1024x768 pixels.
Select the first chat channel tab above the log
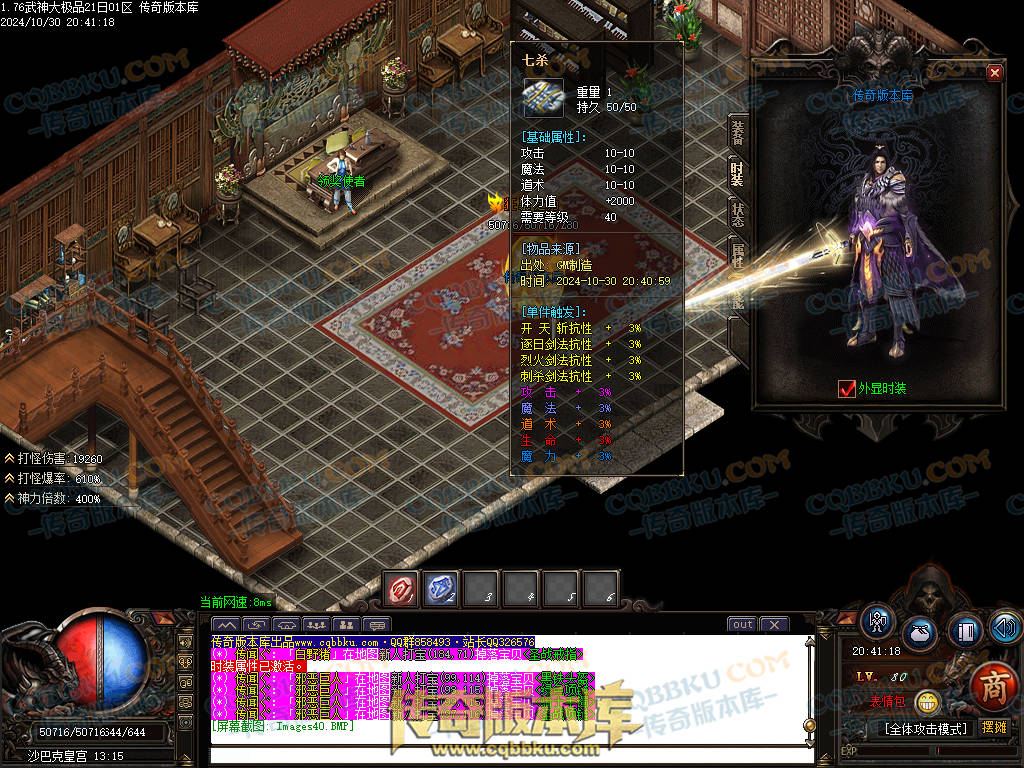coord(226,625)
